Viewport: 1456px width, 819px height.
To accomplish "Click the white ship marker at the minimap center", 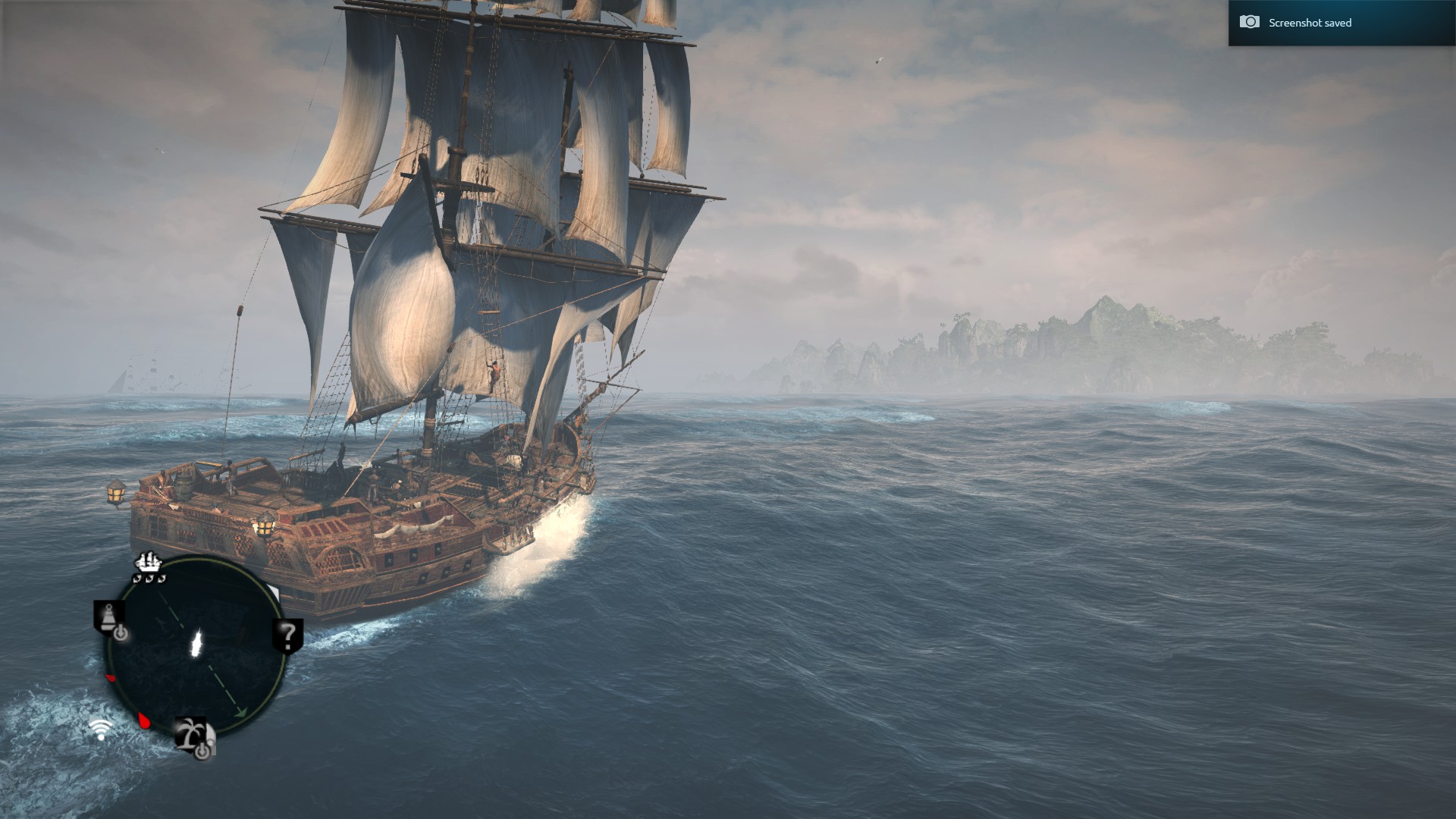I will click(197, 643).
